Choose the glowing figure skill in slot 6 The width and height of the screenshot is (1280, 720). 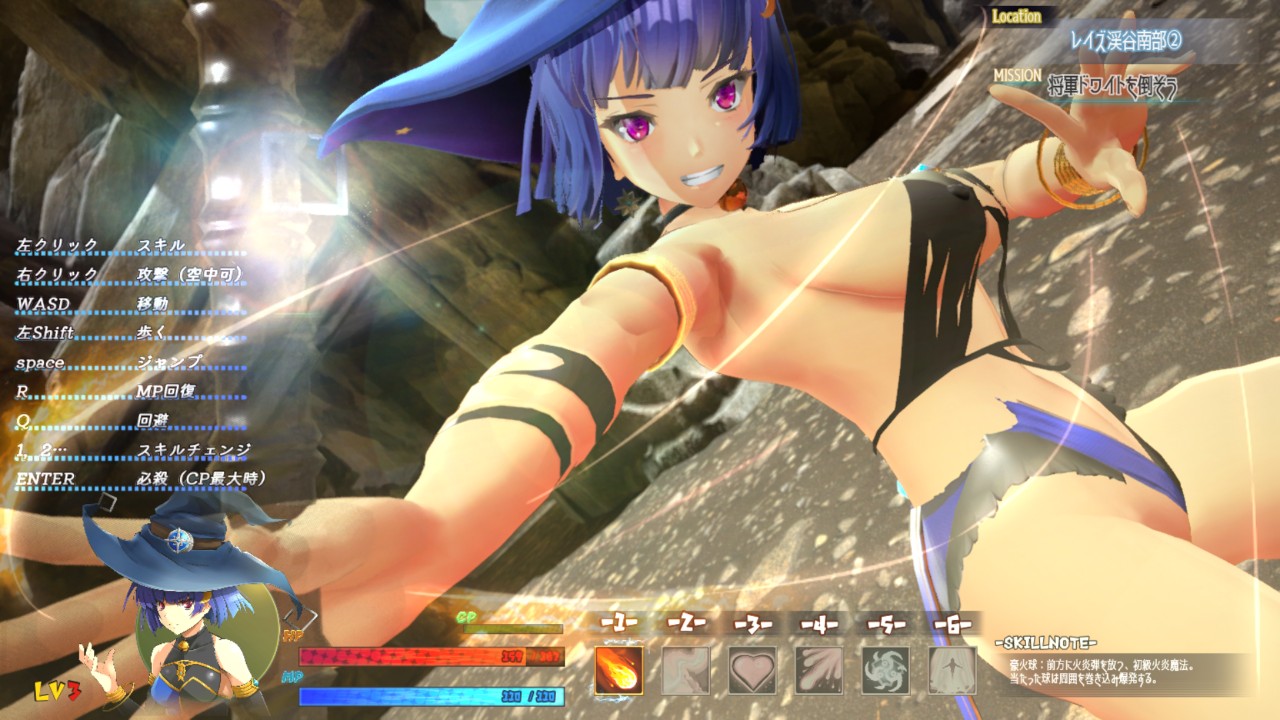point(952,670)
